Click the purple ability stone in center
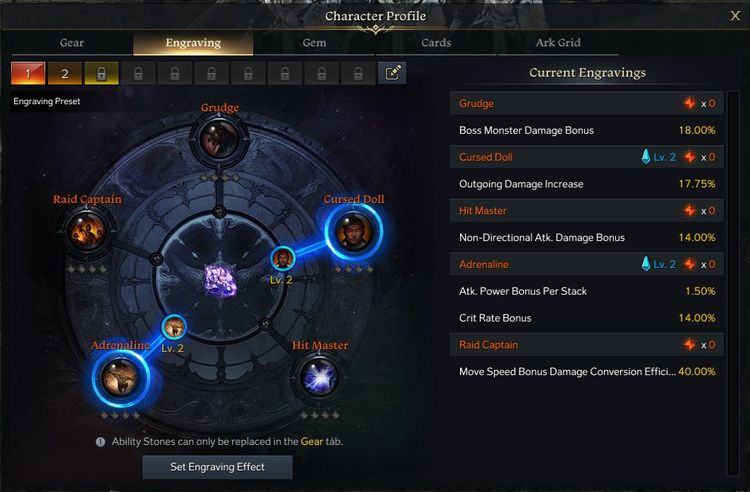The width and height of the screenshot is (750, 492). click(x=219, y=280)
